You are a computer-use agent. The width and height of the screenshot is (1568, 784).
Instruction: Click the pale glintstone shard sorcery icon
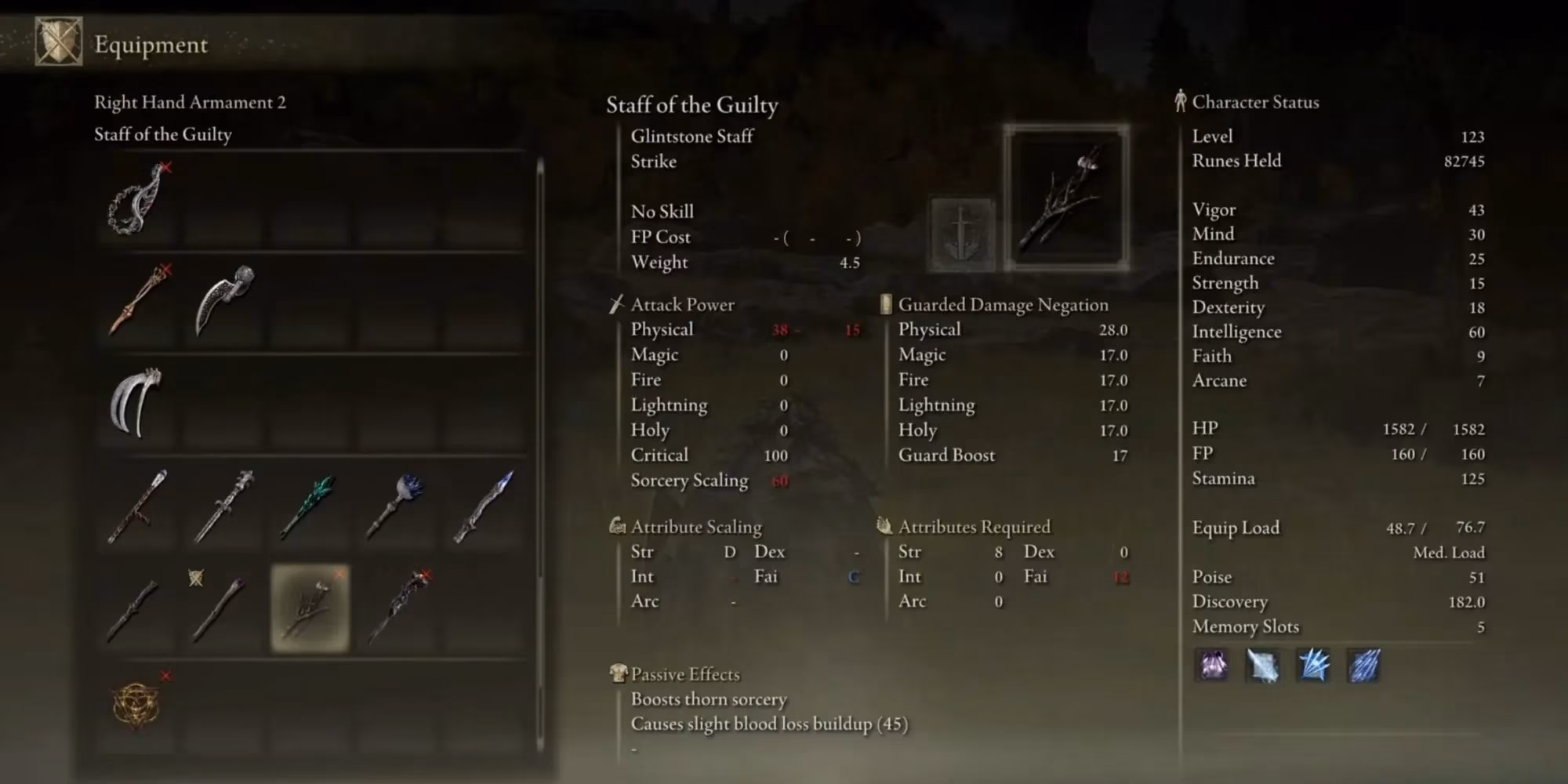coord(1263,666)
